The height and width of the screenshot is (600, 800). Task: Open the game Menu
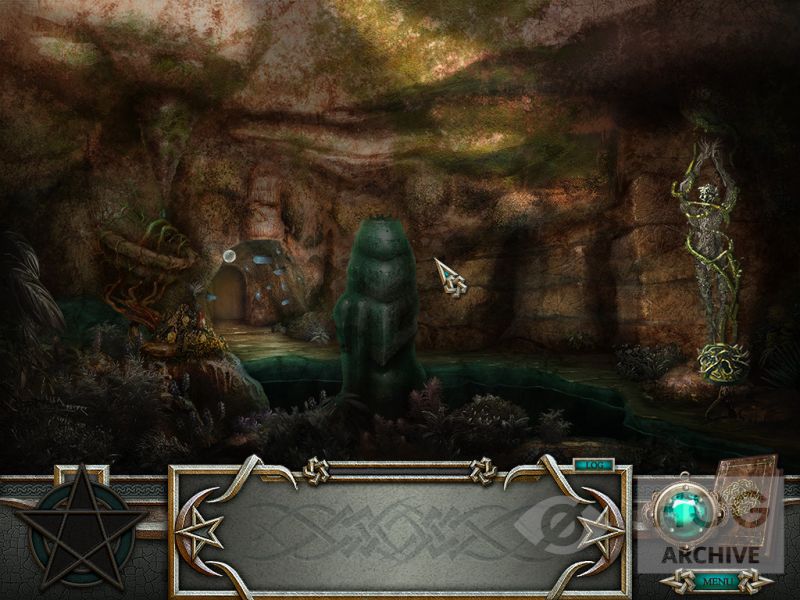(x=716, y=580)
